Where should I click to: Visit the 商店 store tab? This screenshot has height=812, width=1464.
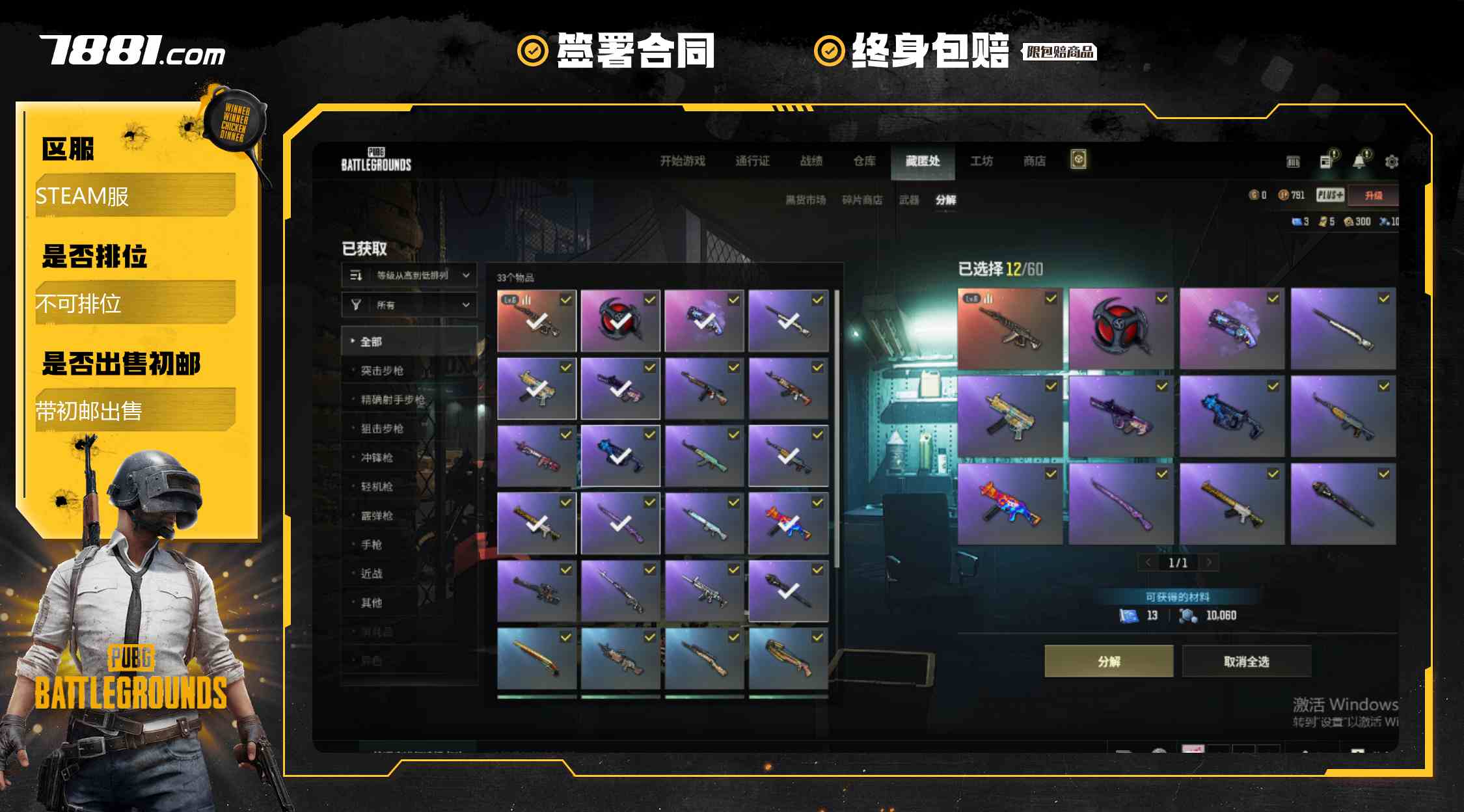[x=1035, y=161]
